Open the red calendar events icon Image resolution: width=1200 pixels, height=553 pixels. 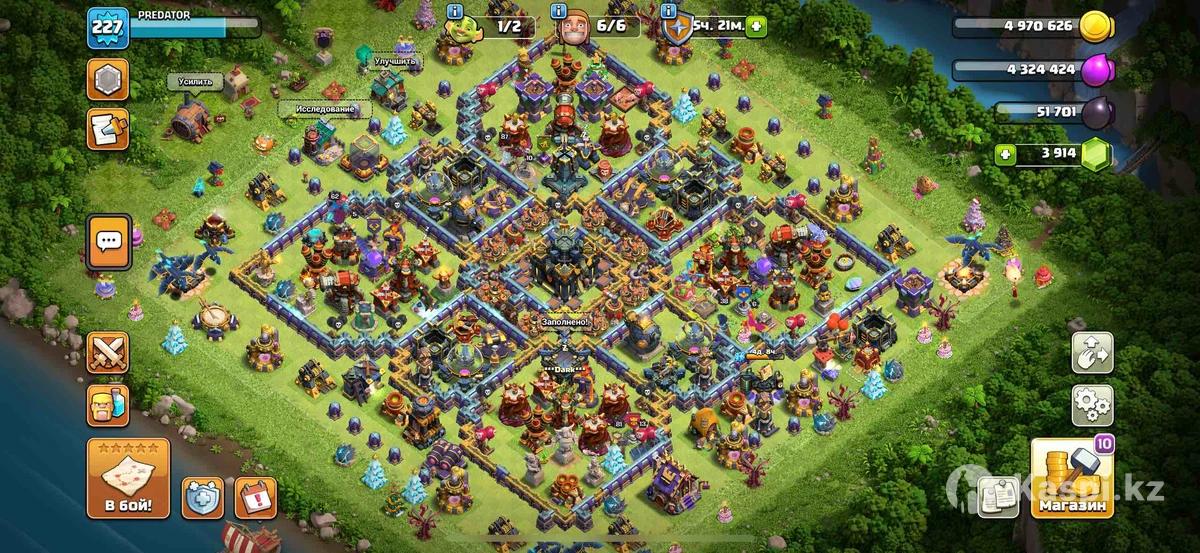tap(255, 497)
